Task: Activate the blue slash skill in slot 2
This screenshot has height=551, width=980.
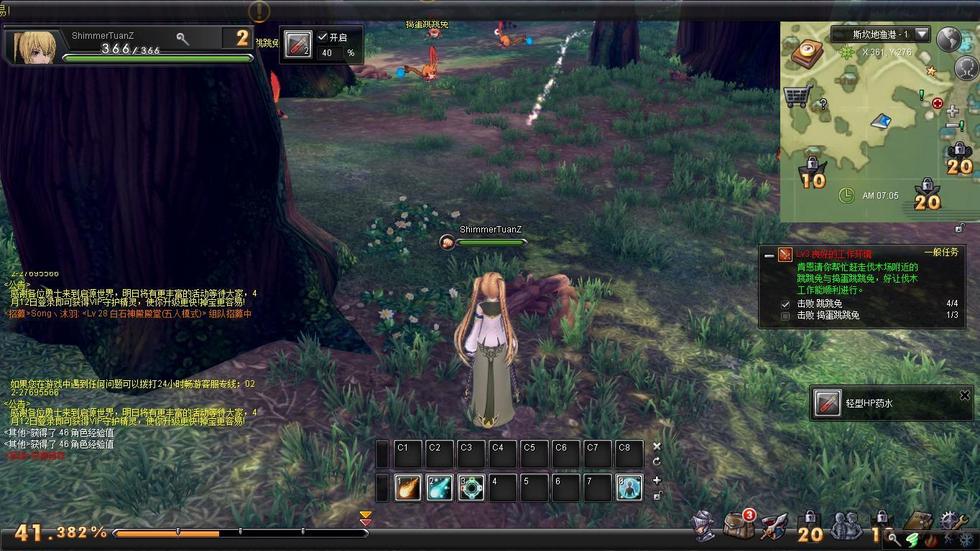Action: pos(439,487)
